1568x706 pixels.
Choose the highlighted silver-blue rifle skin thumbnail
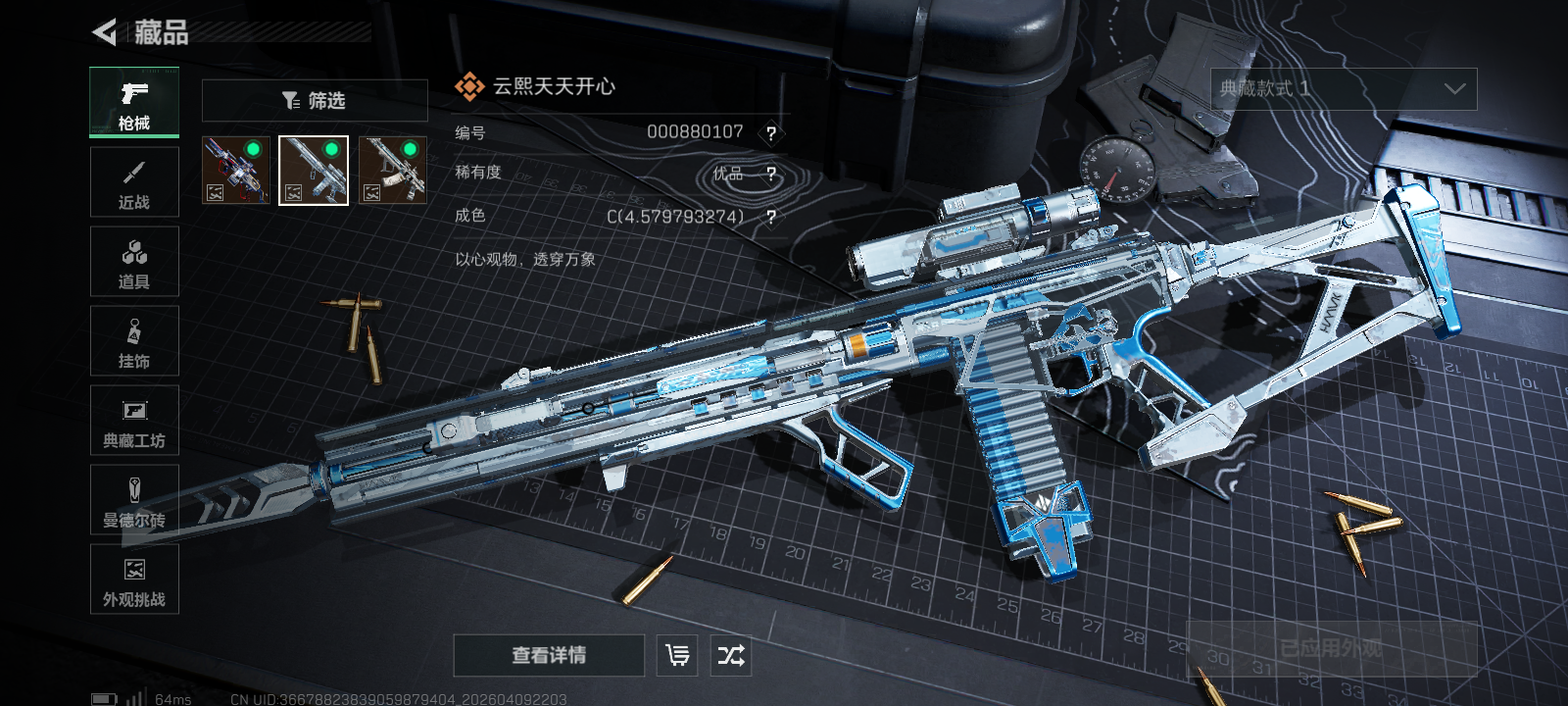[x=314, y=171]
